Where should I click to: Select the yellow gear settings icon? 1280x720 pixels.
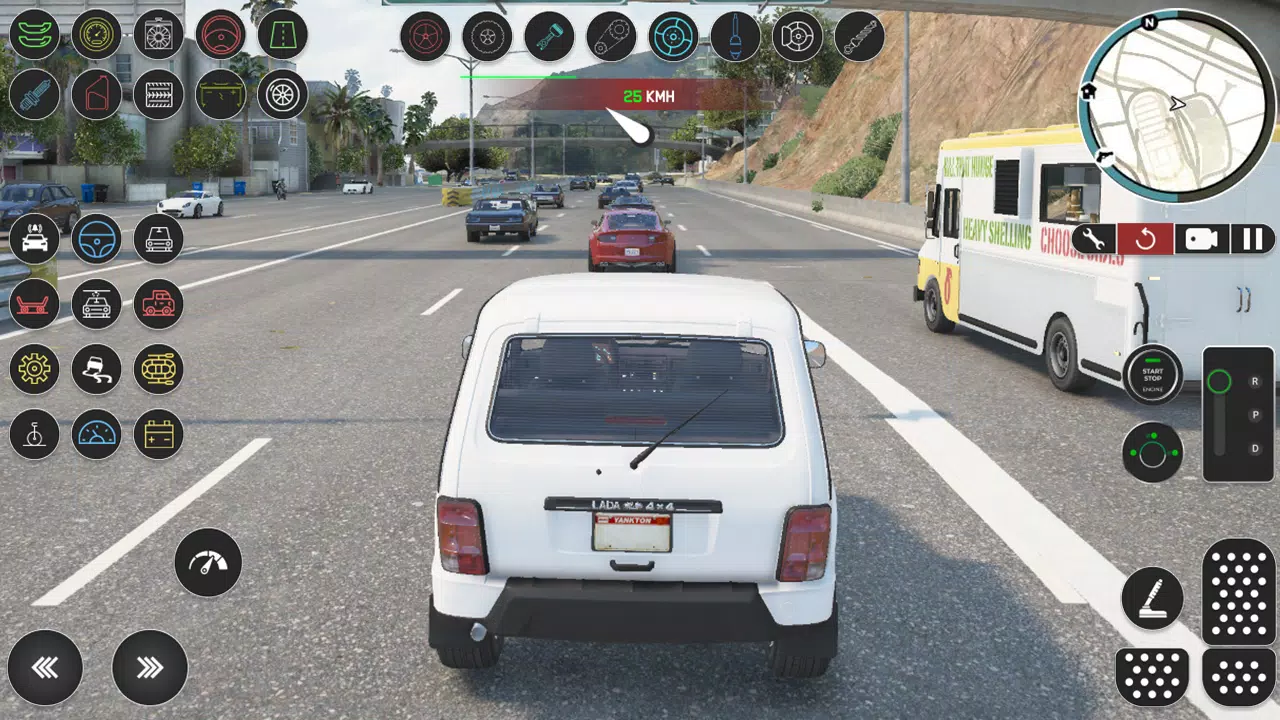point(35,369)
